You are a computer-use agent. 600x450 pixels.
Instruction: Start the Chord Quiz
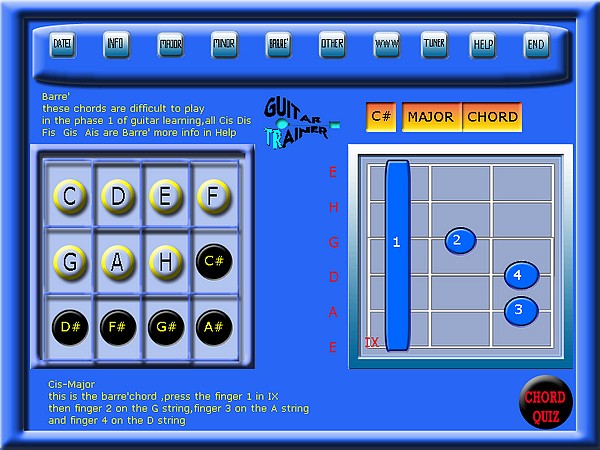[547, 403]
